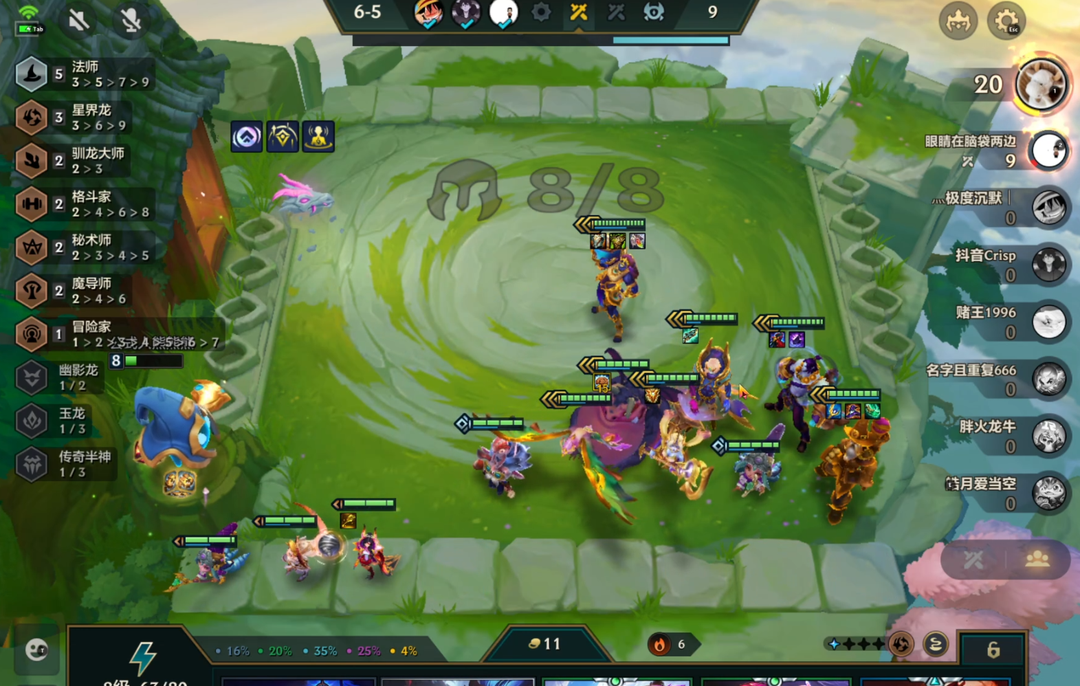The width and height of the screenshot is (1080, 686).
Task: Switch to the crossed-swords combat view
Action: point(973,560)
